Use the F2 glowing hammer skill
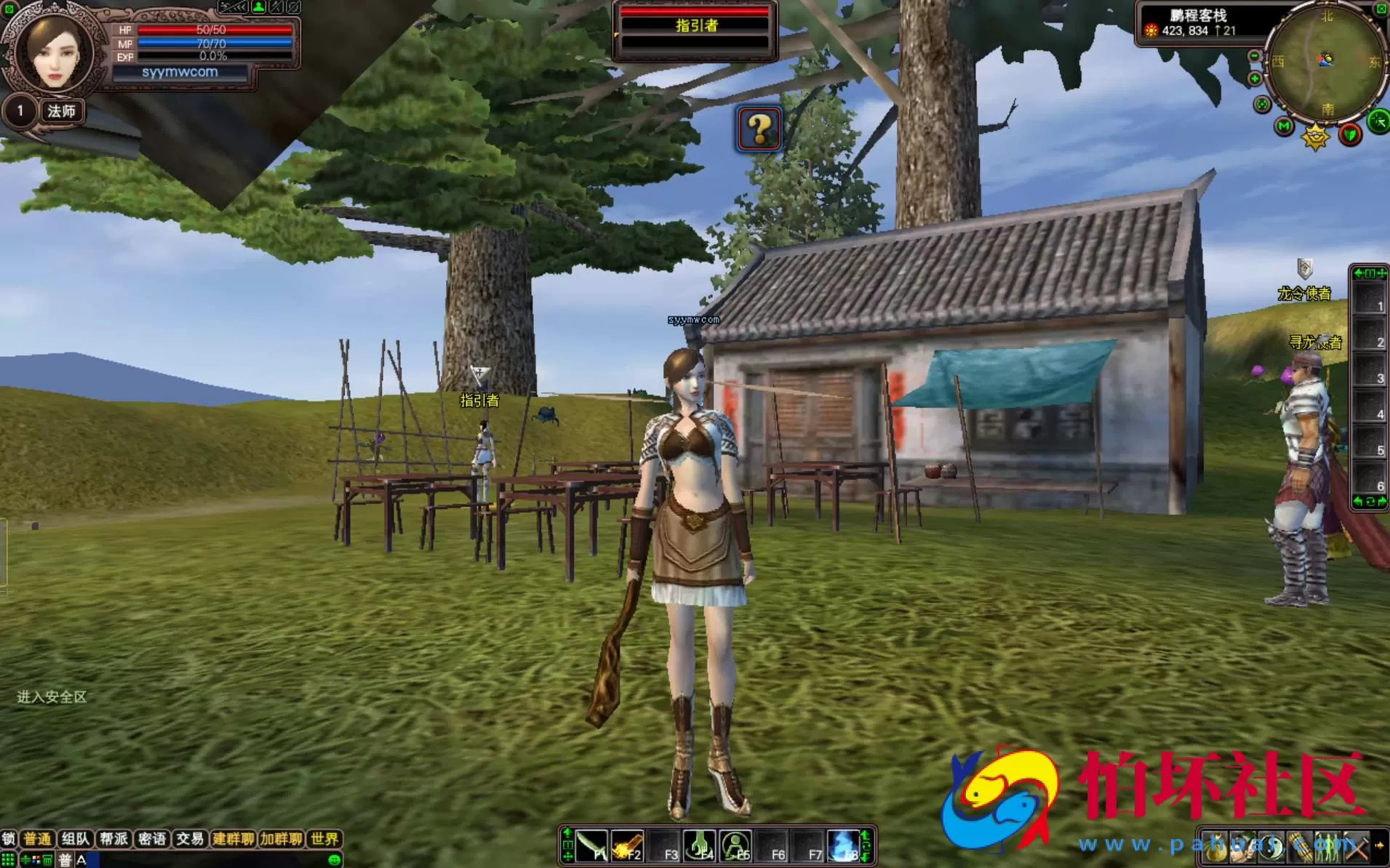The width and height of the screenshot is (1390, 868). 627,846
